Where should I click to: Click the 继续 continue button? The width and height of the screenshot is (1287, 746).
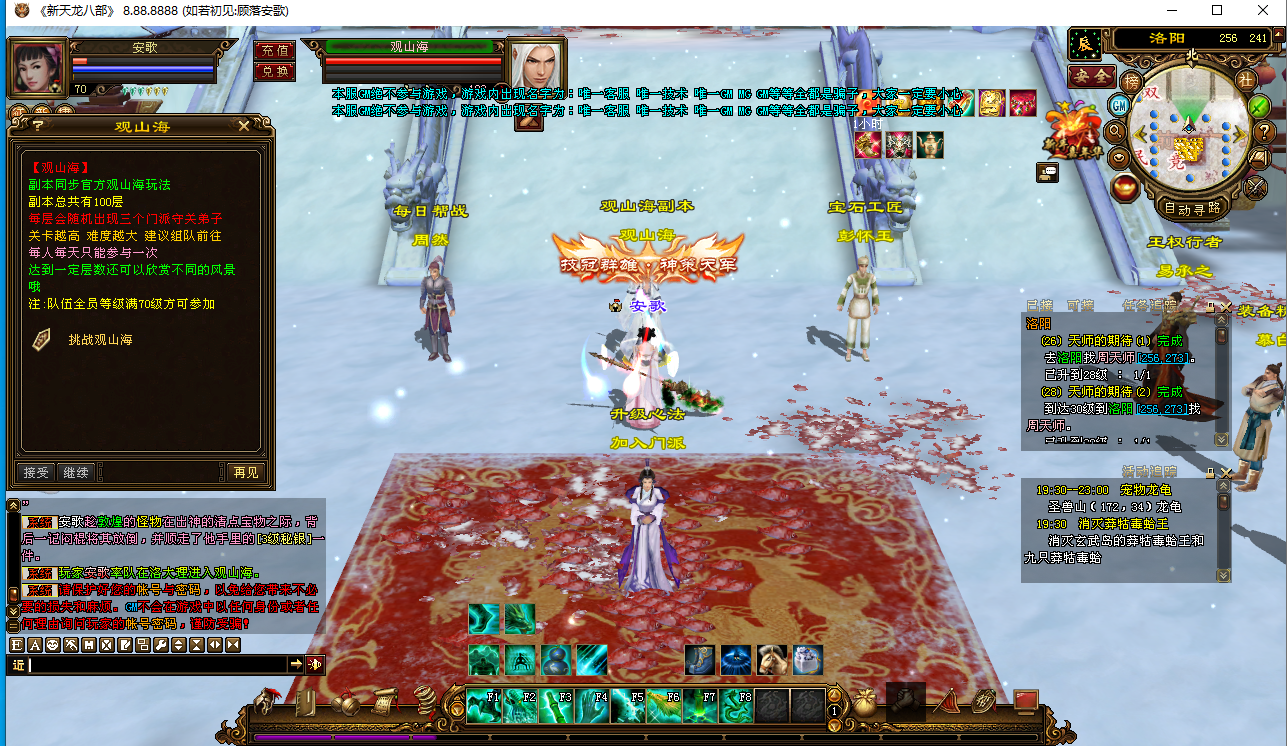click(76, 472)
